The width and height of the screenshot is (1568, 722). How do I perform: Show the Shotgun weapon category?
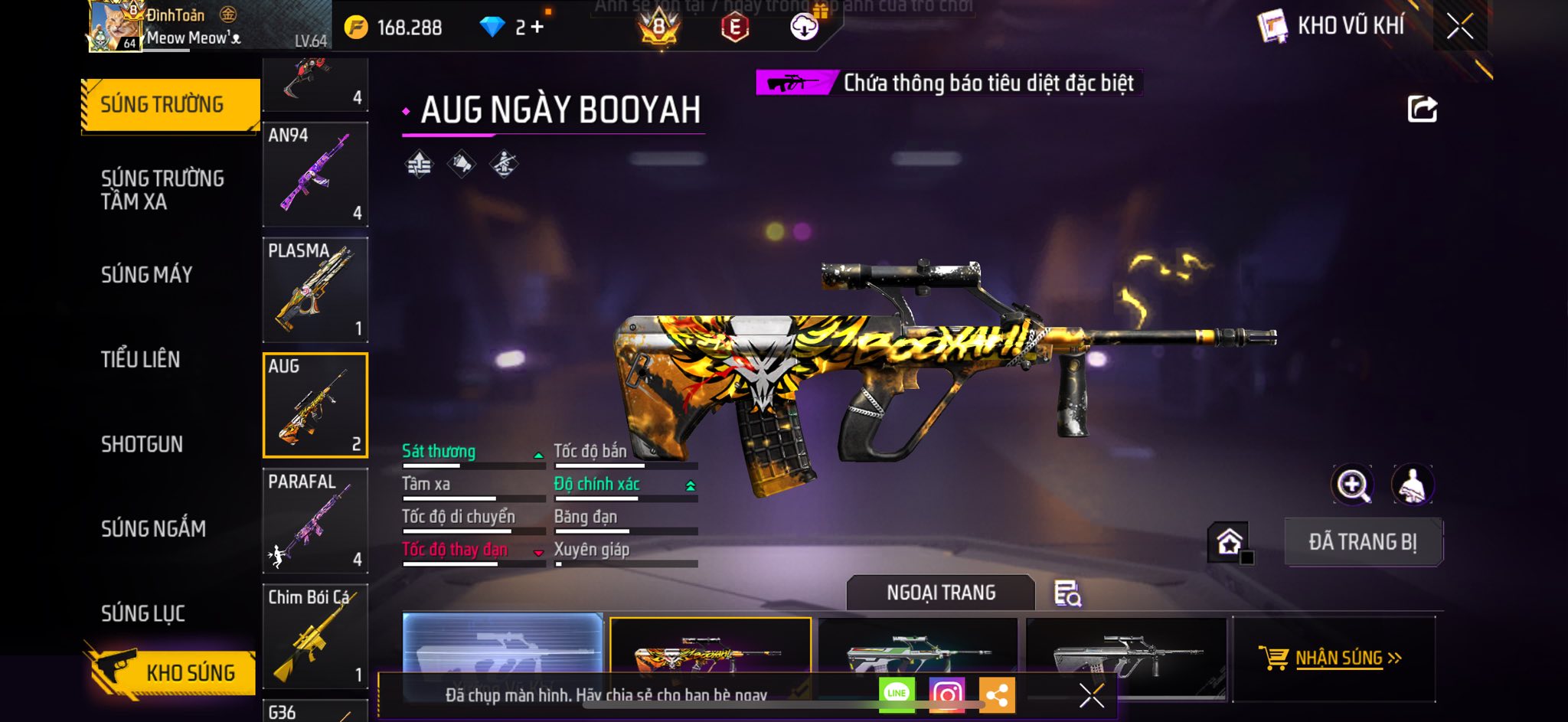[142, 444]
